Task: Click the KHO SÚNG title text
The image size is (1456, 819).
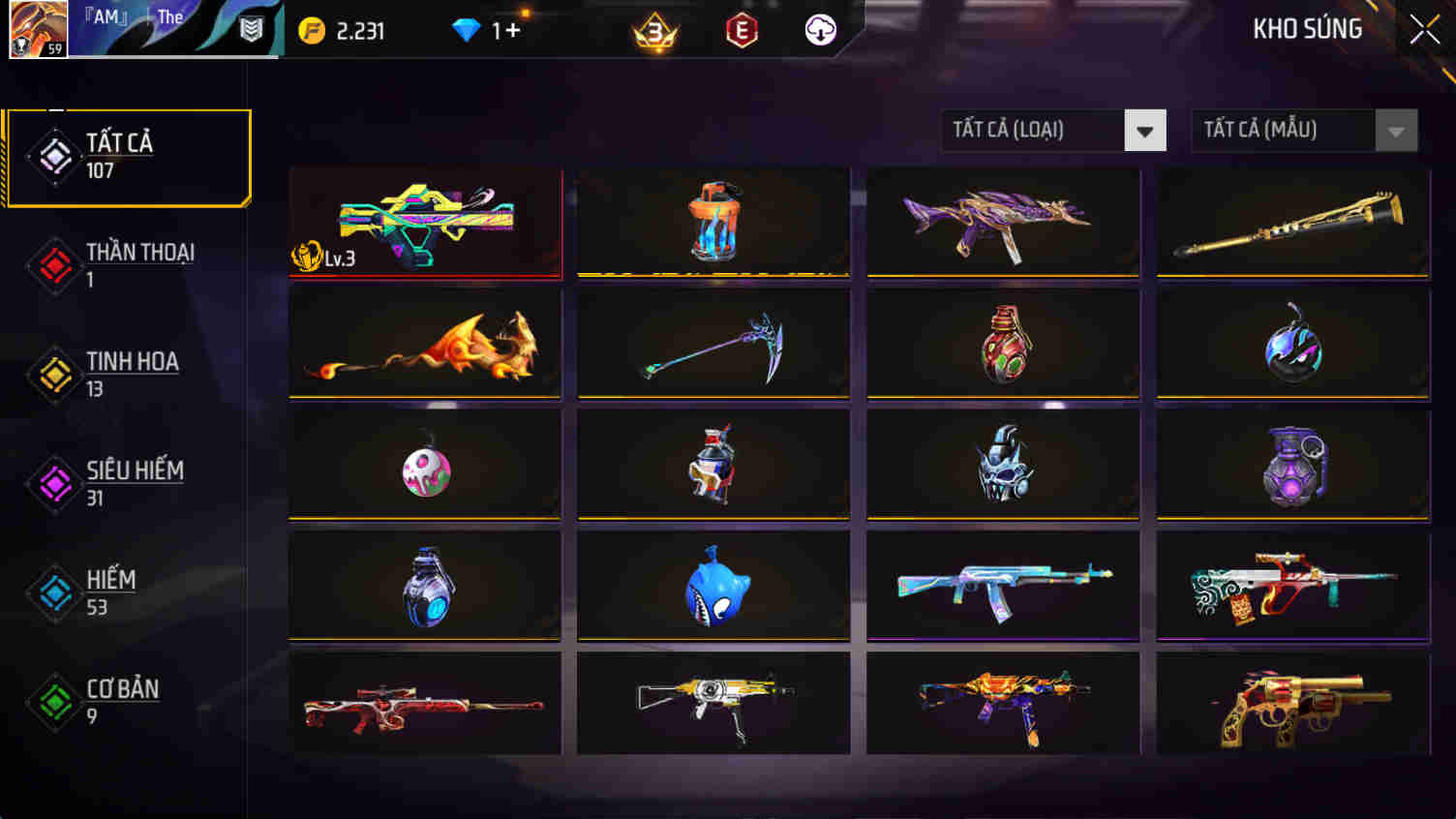Action: [x=1307, y=28]
